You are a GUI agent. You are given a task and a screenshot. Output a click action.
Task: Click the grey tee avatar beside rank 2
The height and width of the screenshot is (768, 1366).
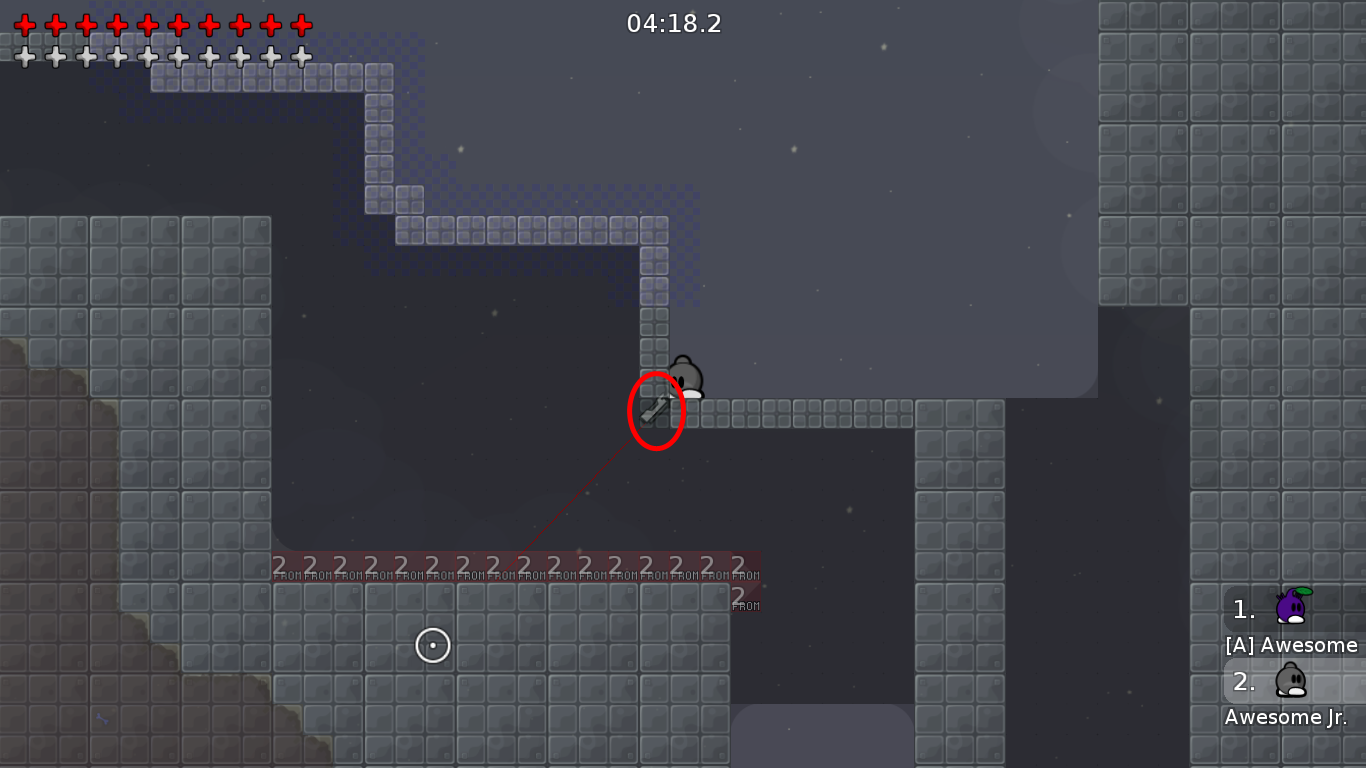point(1293,681)
